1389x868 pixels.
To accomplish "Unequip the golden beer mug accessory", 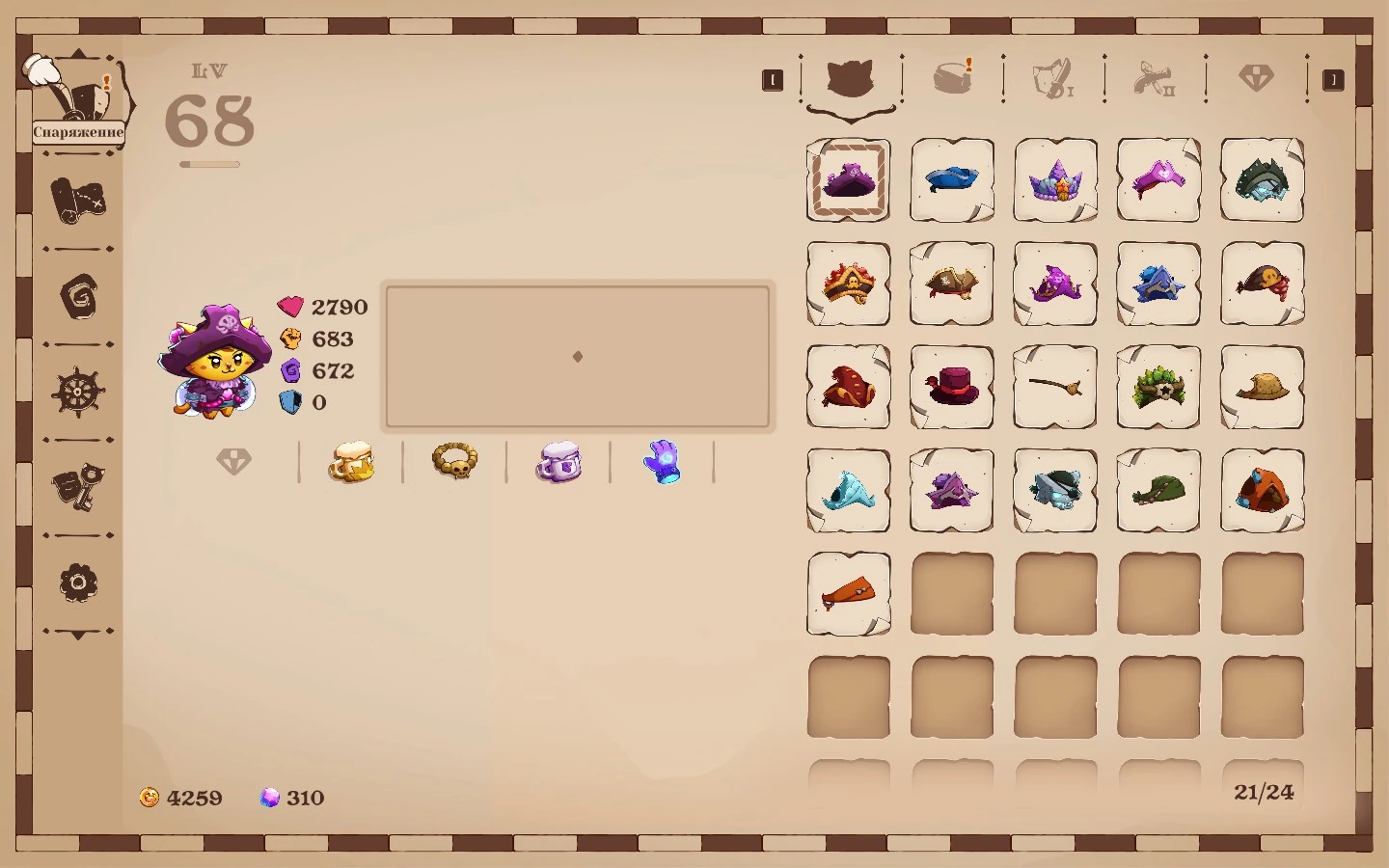I will click(351, 461).
